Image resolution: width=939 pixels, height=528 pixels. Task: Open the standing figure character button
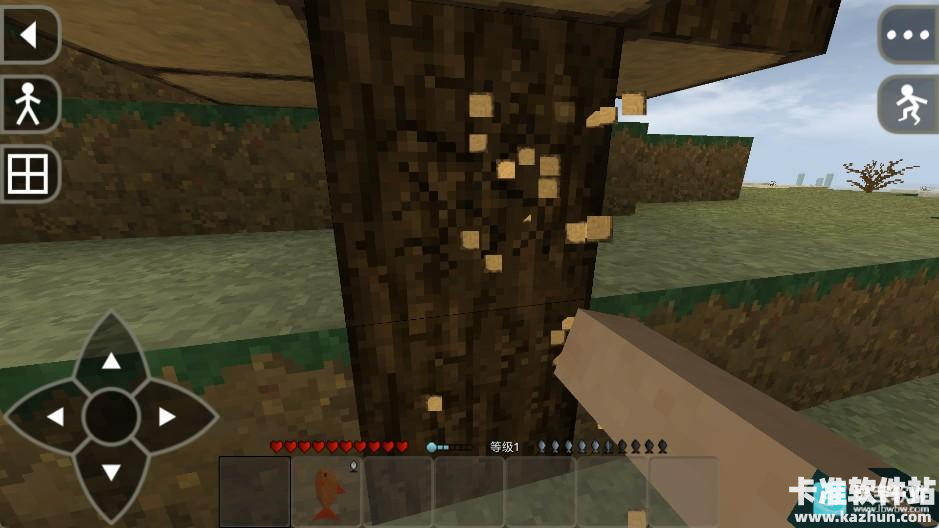pyautogui.click(x=28, y=104)
